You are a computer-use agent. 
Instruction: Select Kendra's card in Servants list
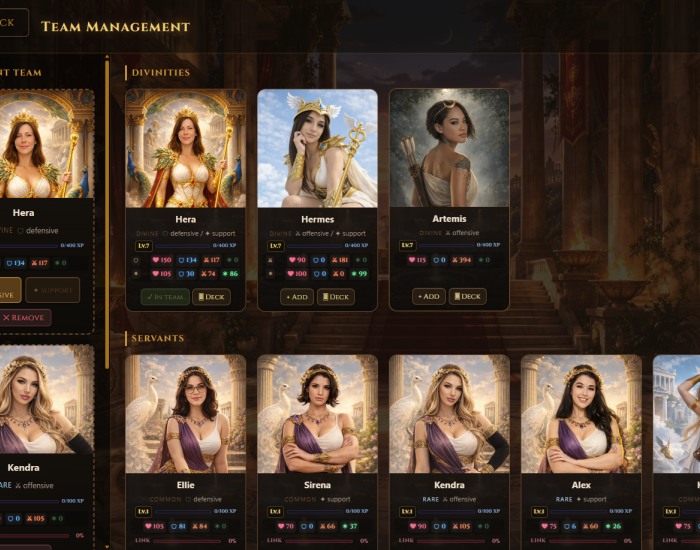coord(449,414)
